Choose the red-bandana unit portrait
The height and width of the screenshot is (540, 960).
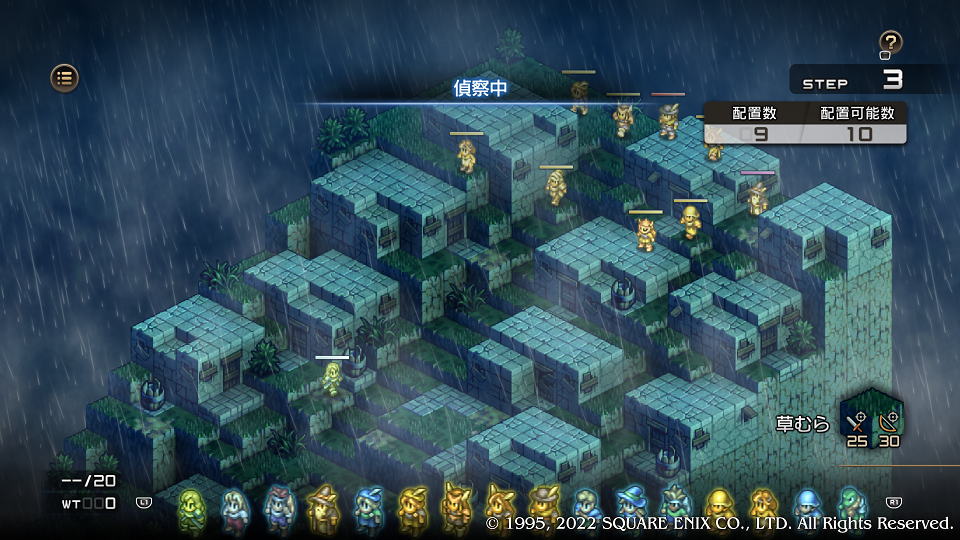click(x=278, y=508)
